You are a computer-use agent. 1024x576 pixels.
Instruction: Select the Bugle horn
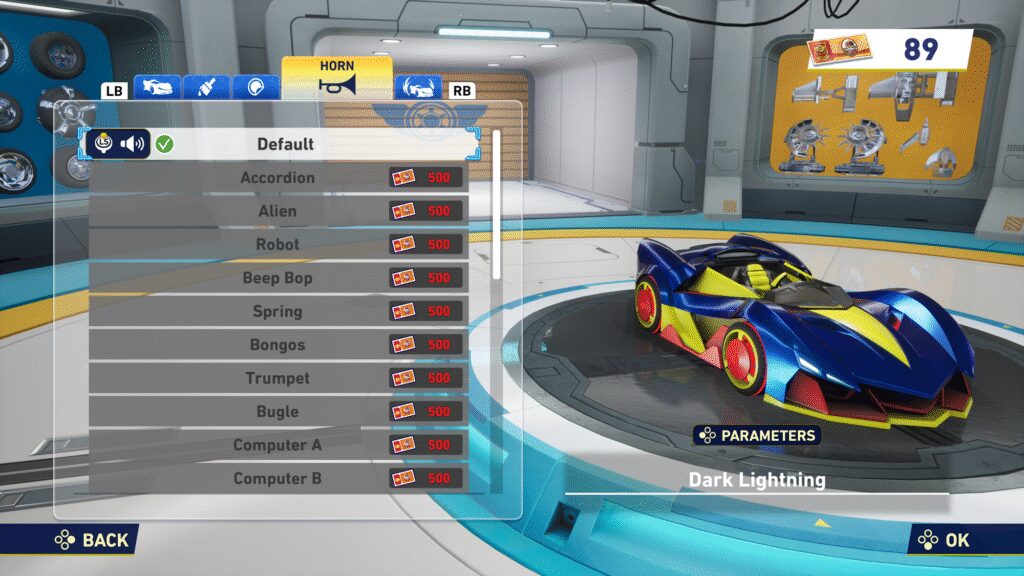pyautogui.click(x=278, y=411)
